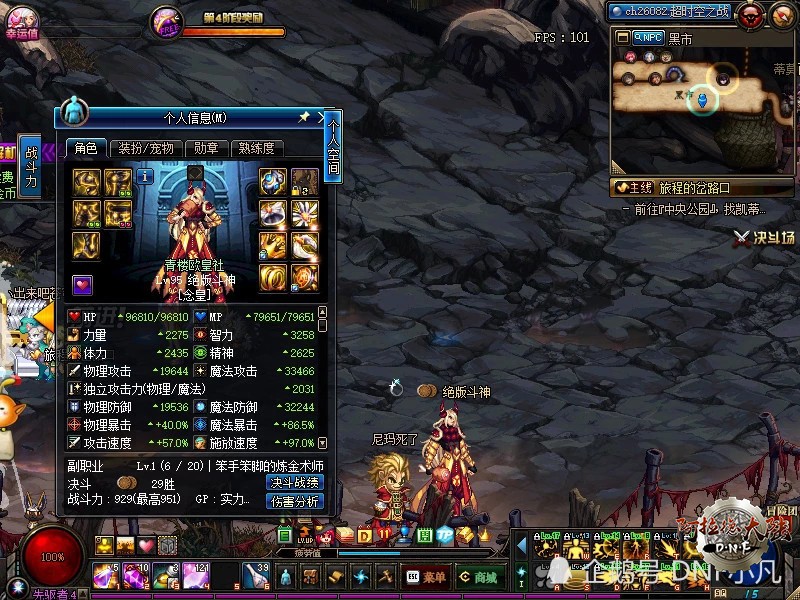Image resolution: width=800 pixels, height=600 pixels.
Task: Pin the character info window
Action: (304, 117)
